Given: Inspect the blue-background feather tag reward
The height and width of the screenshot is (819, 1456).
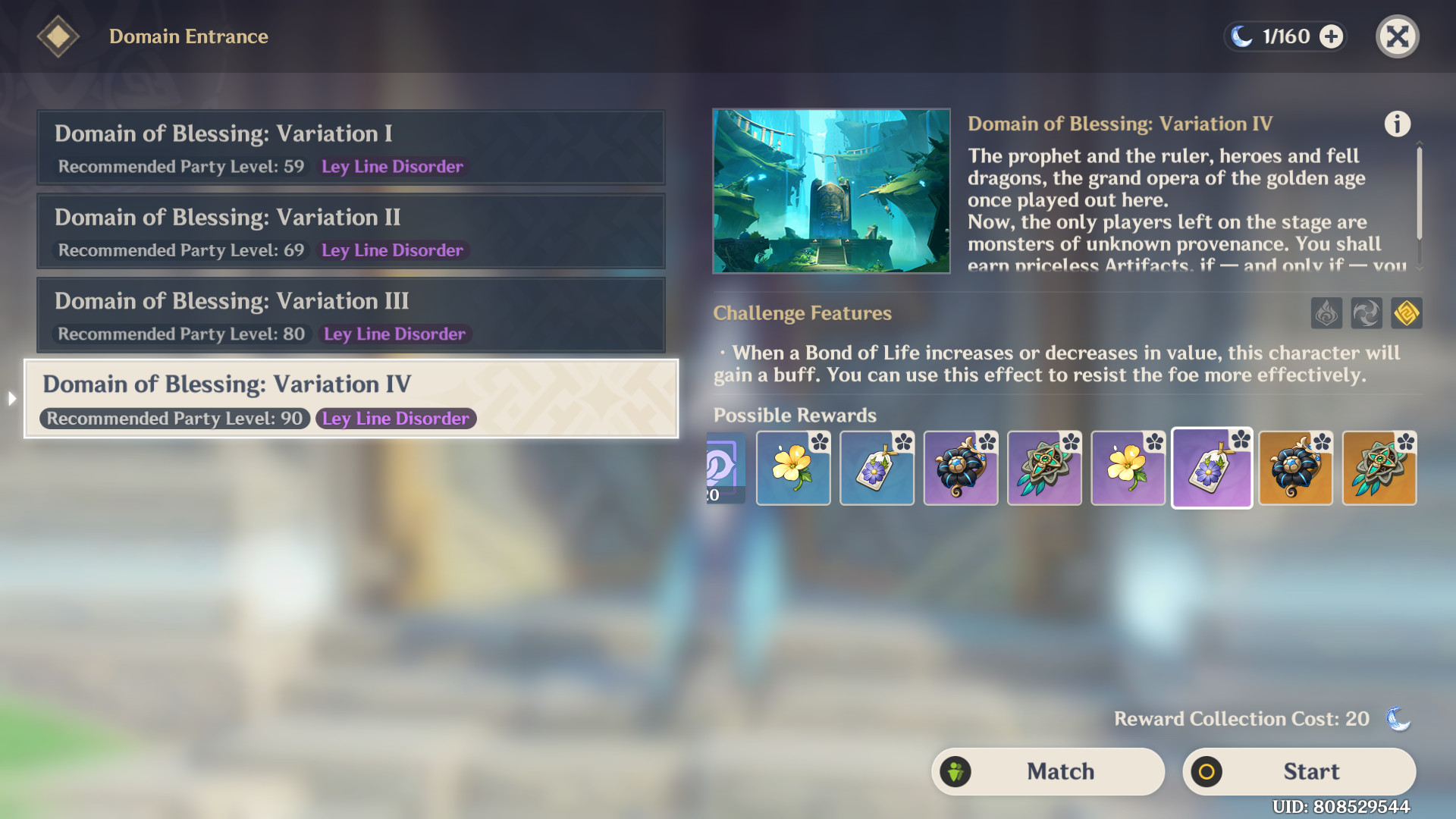Looking at the screenshot, I should point(877,469).
